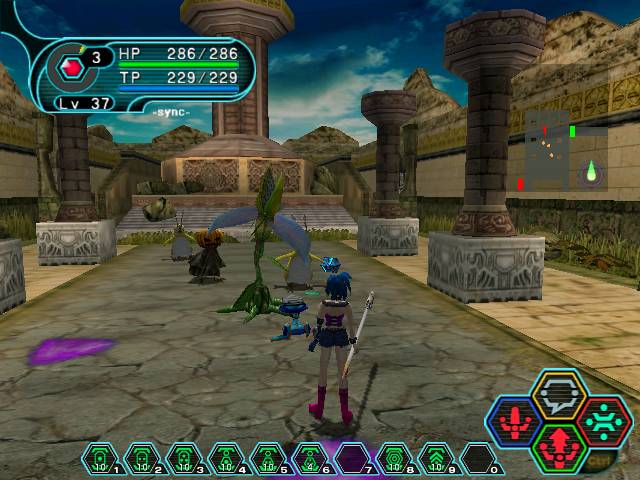Screen dimensions: 640x480
Task: Cast the ring-shaped technique in slot 8
Action: [x=394, y=458]
